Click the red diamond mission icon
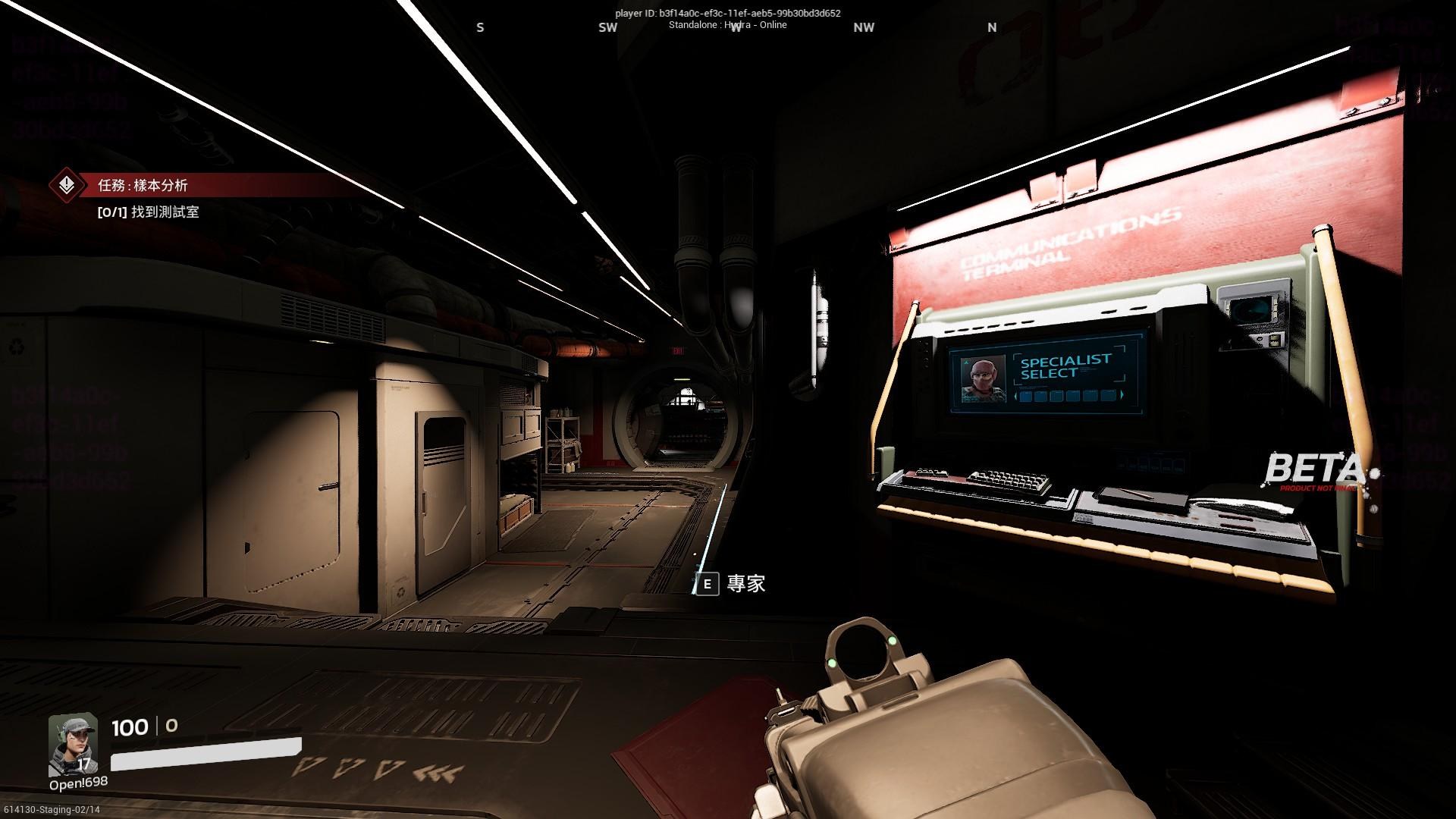Screen dimensions: 1456x819 coord(67,185)
